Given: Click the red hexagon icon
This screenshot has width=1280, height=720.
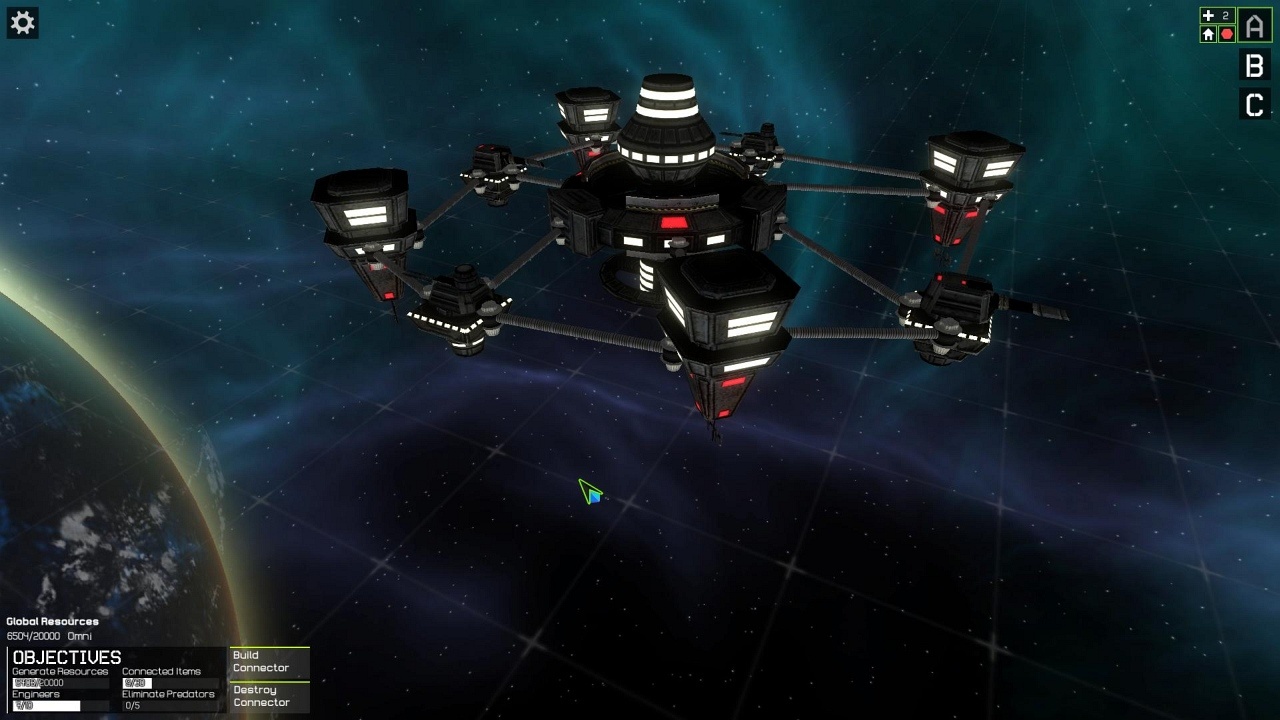Looking at the screenshot, I should [1226, 34].
